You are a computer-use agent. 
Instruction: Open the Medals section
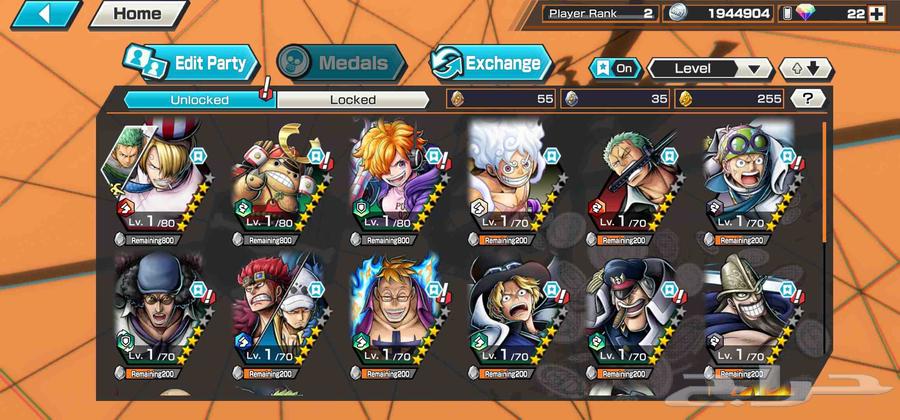[x=342, y=63]
